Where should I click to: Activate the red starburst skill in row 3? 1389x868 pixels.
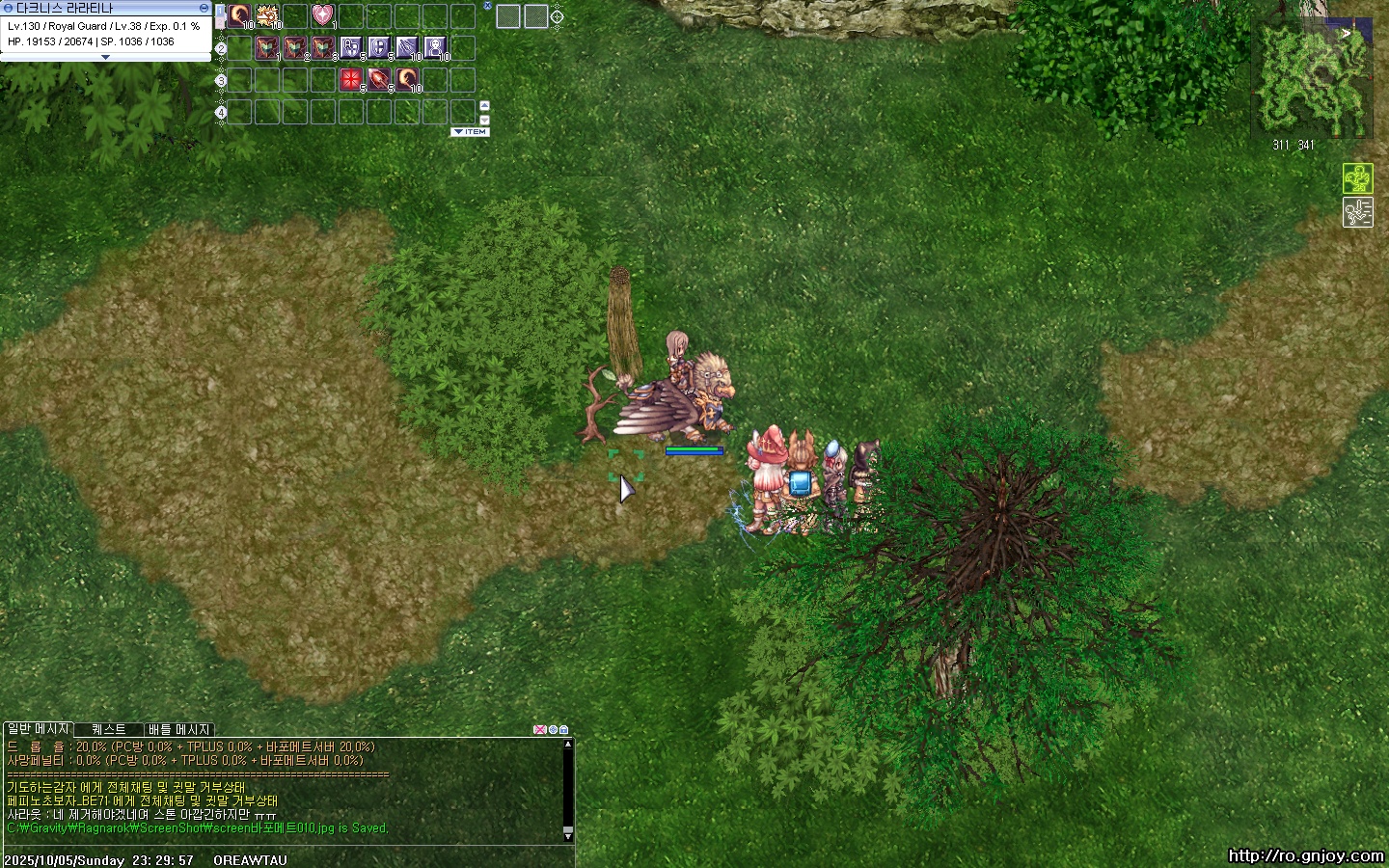coord(351,80)
